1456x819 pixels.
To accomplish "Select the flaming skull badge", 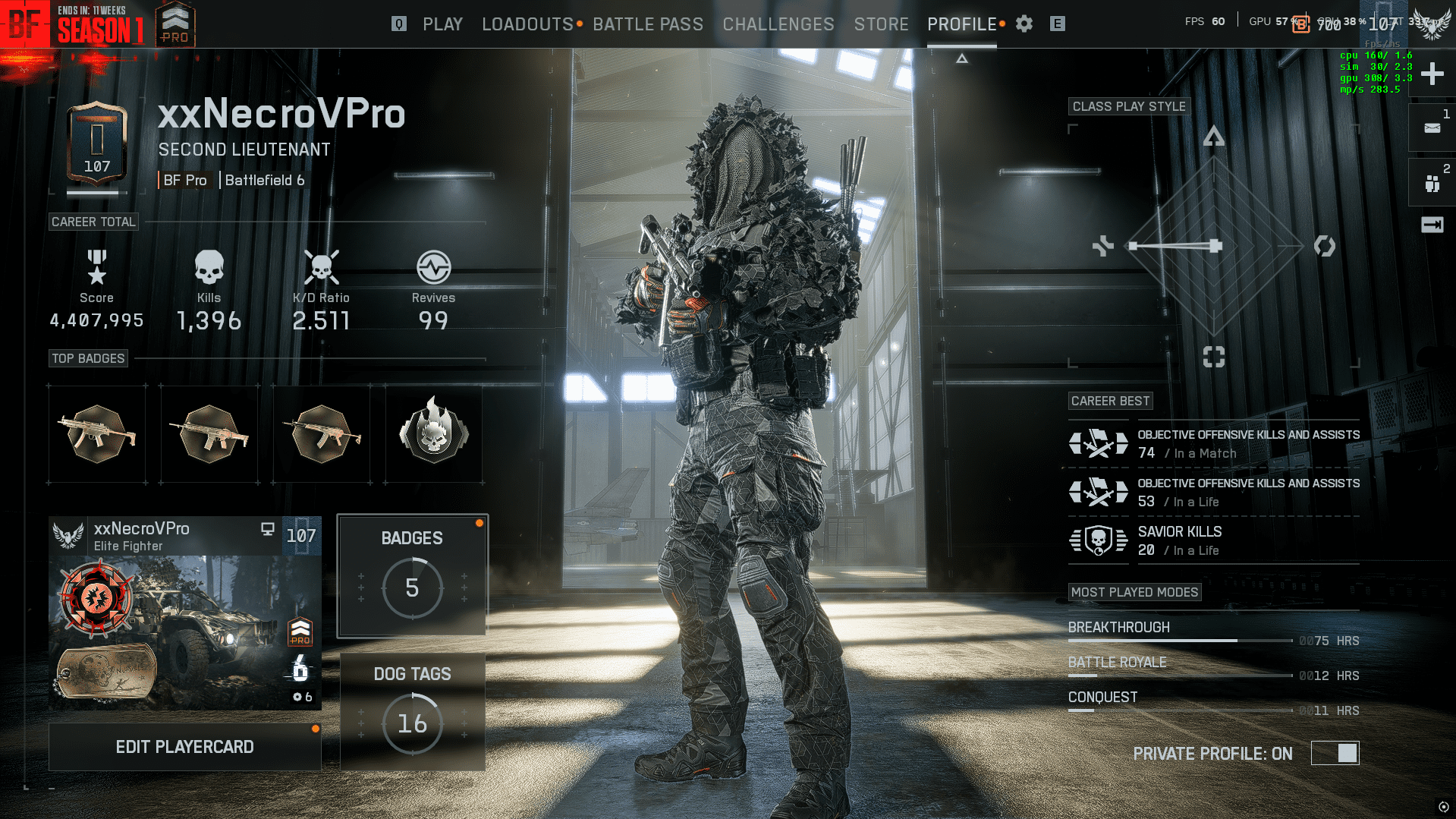I will click(432, 433).
